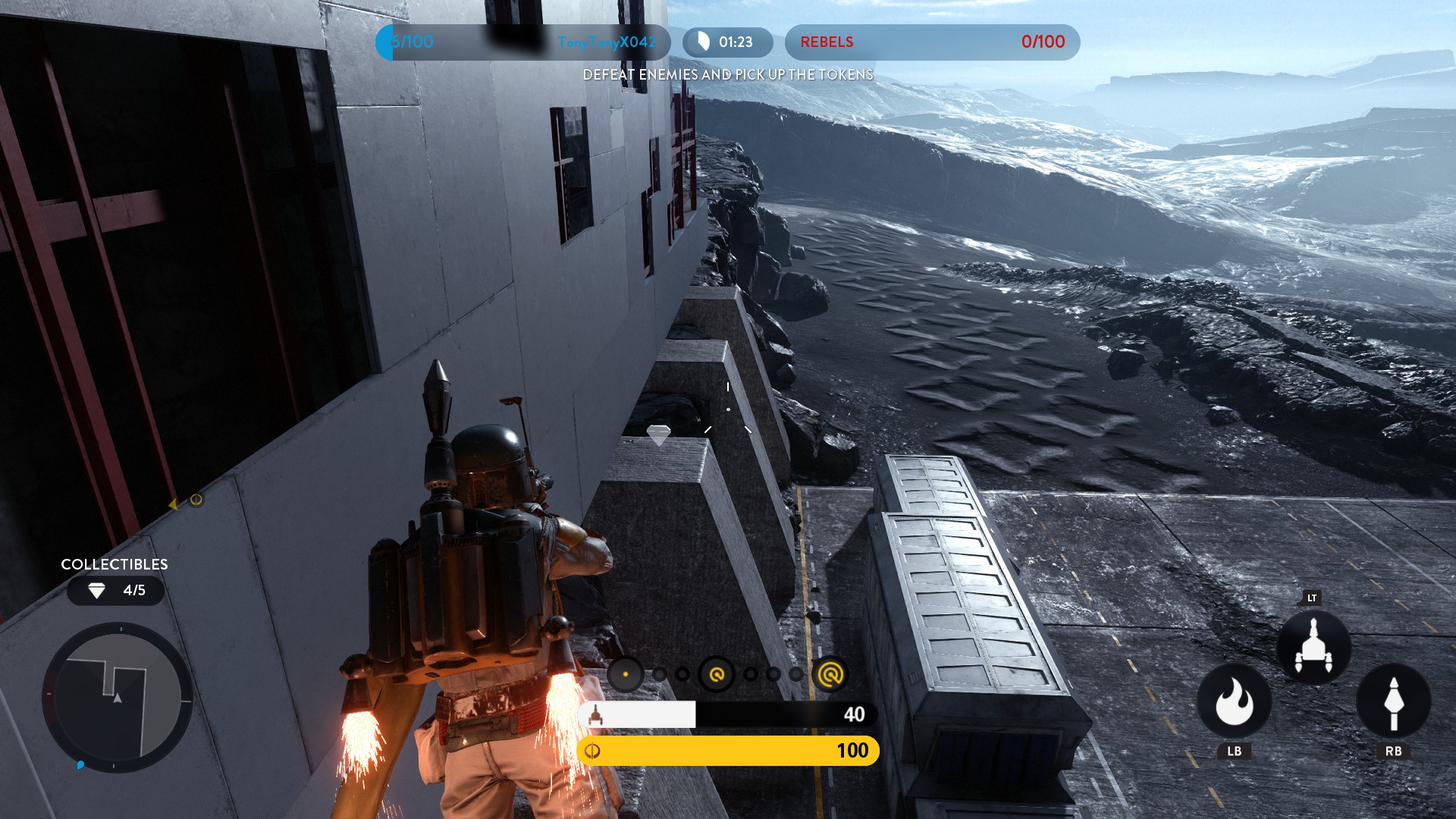The width and height of the screenshot is (1456, 819).
Task: Trigger the wrist rocket ability icon
Action: (1393, 701)
